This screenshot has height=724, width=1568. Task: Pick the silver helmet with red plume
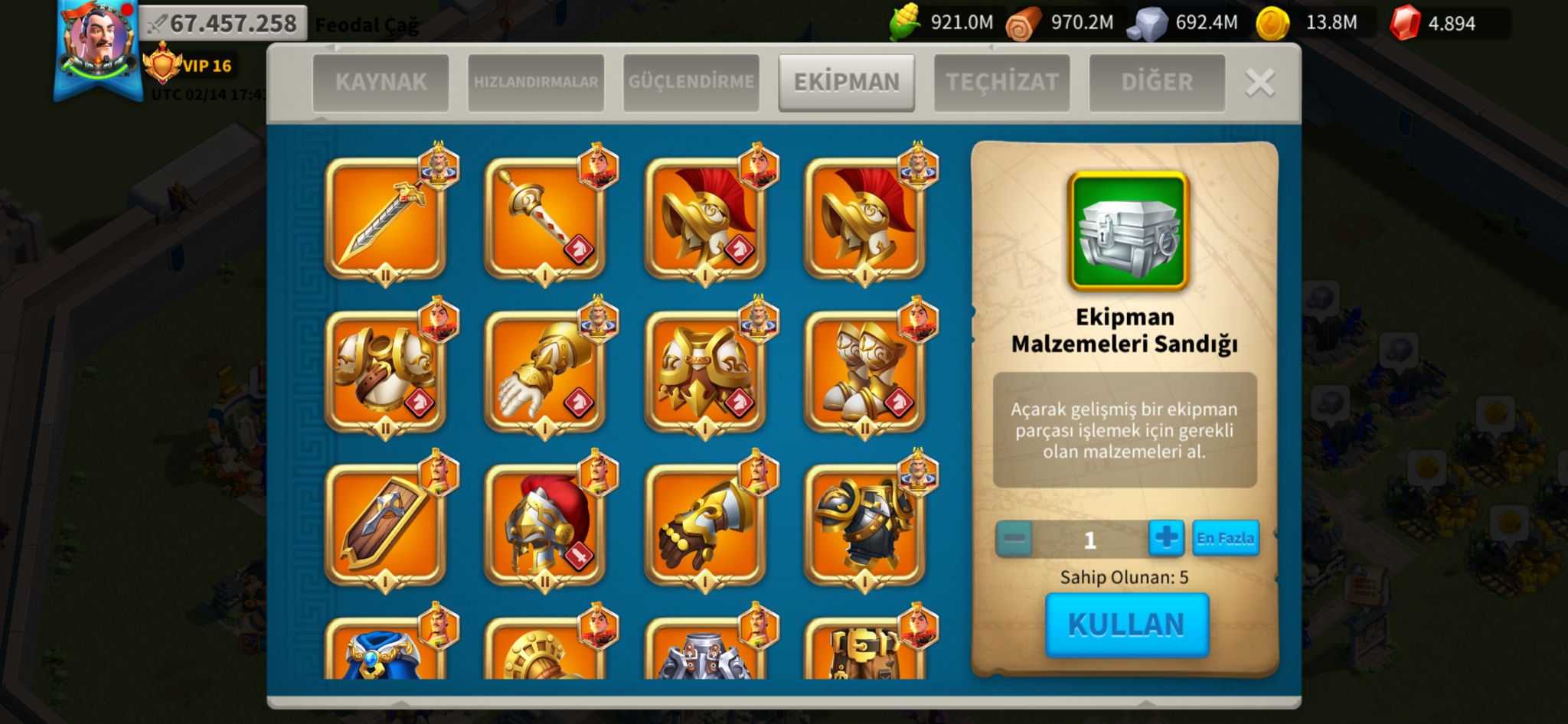544,526
